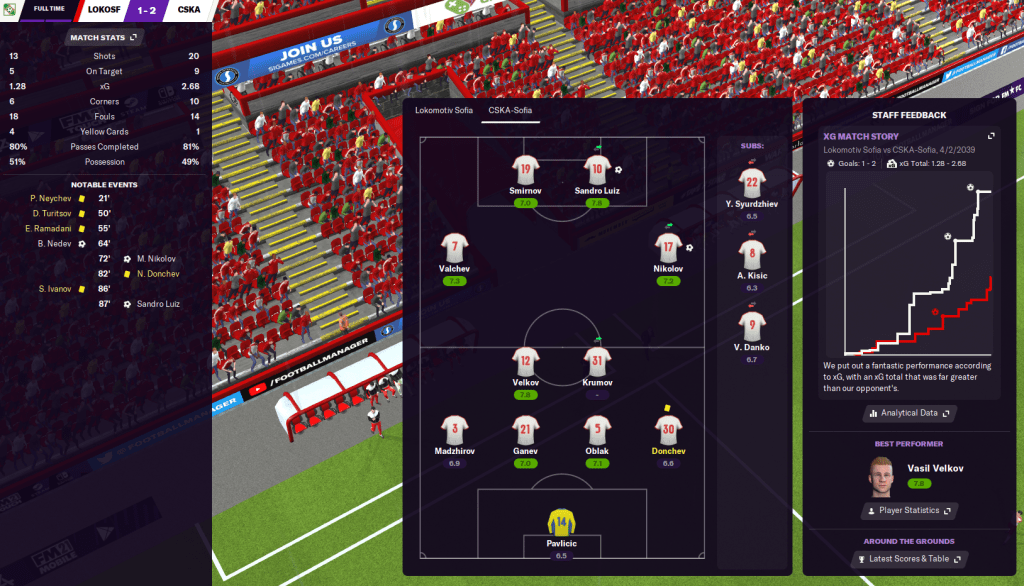Image resolution: width=1024 pixels, height=586 pixels.
Task: Open Latest Scores & Table
Action: [909, 559]
